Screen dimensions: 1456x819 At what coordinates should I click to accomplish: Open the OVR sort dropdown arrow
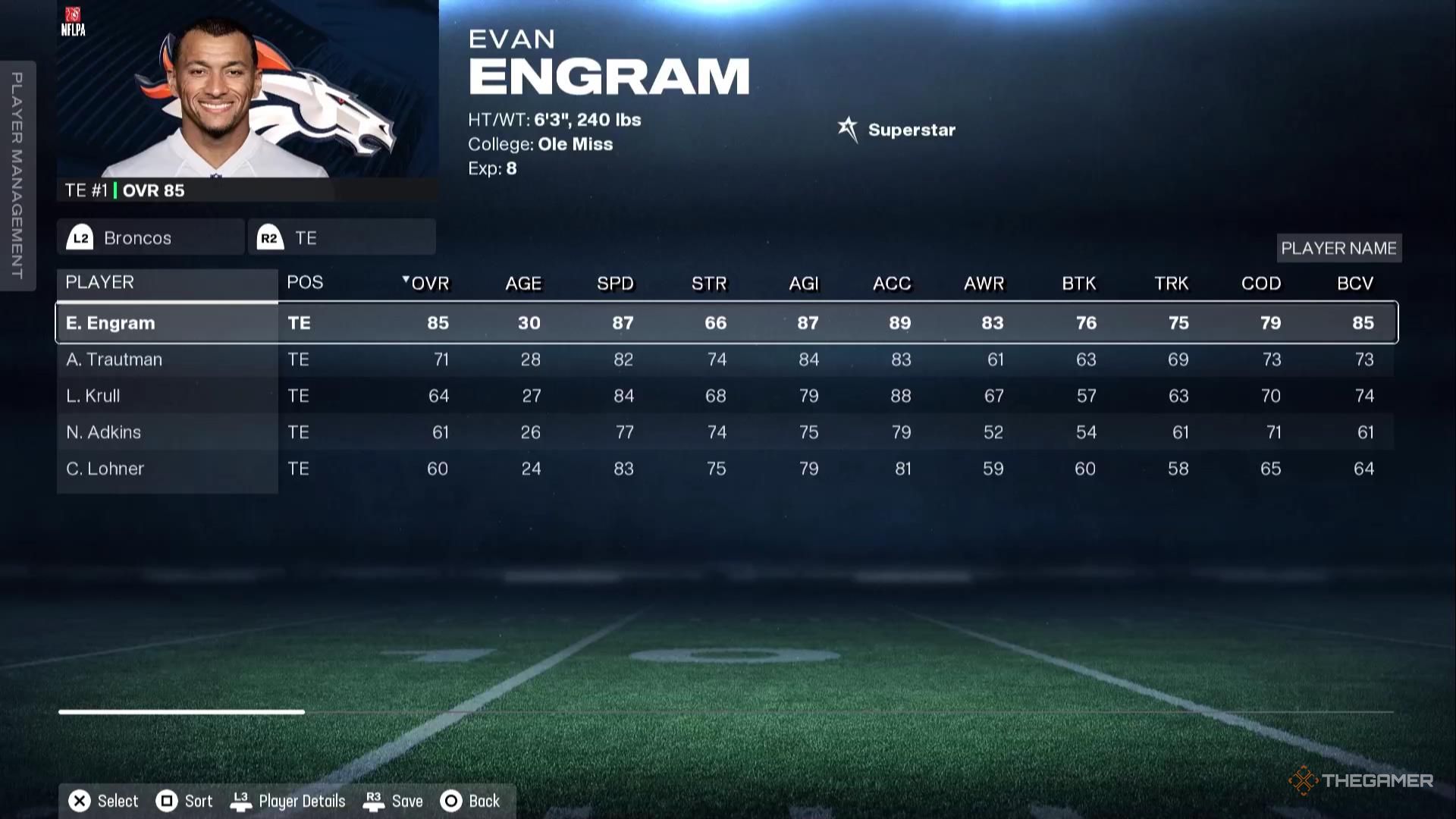pyautogui.click(x=406, y=280)
